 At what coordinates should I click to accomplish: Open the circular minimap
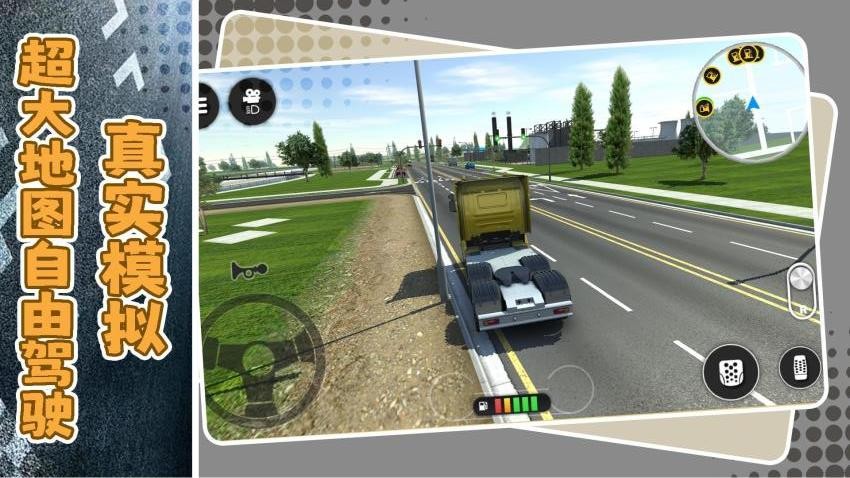point(748,101)
